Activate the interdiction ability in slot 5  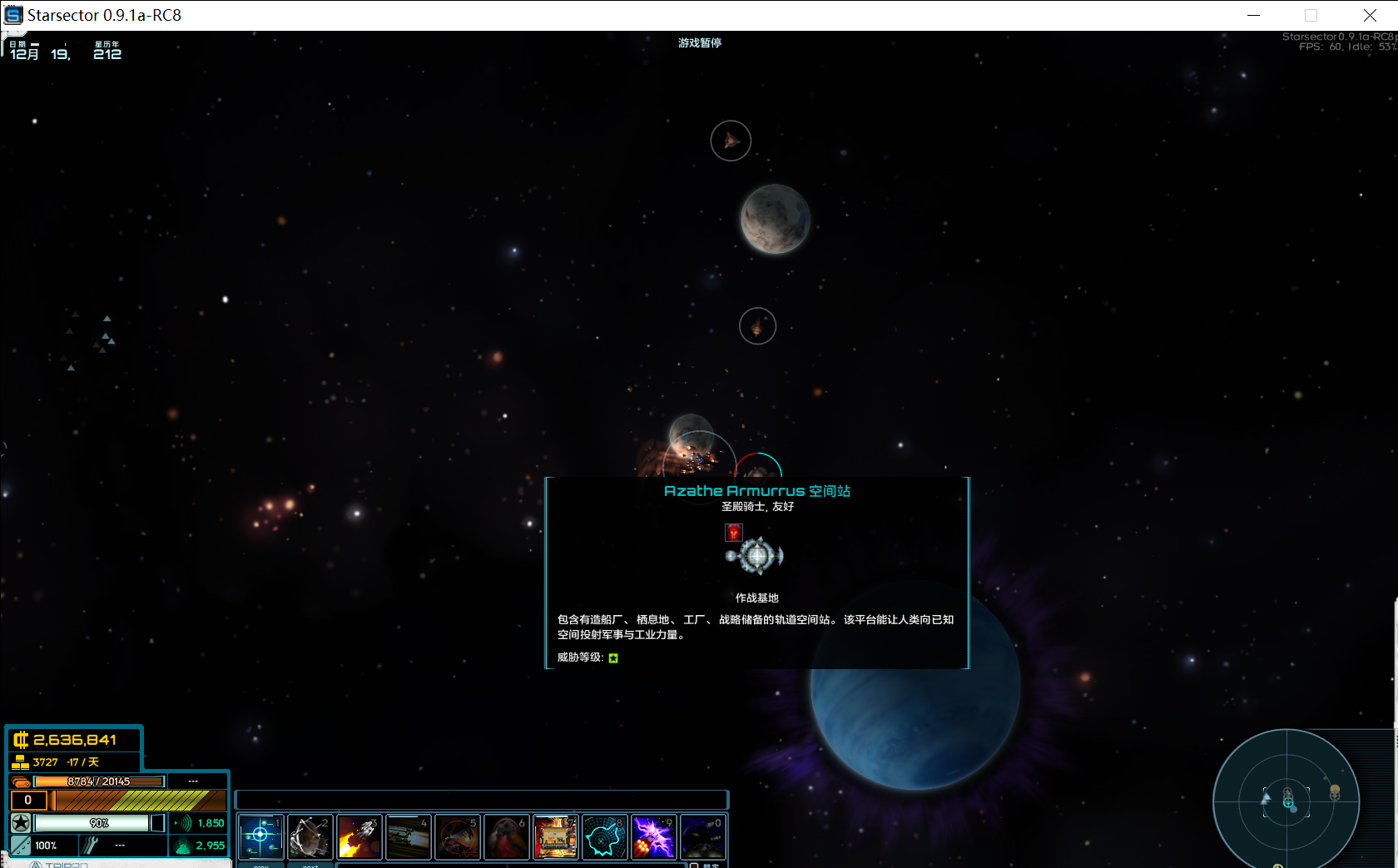pyautogui.click(x=457, y=836)
